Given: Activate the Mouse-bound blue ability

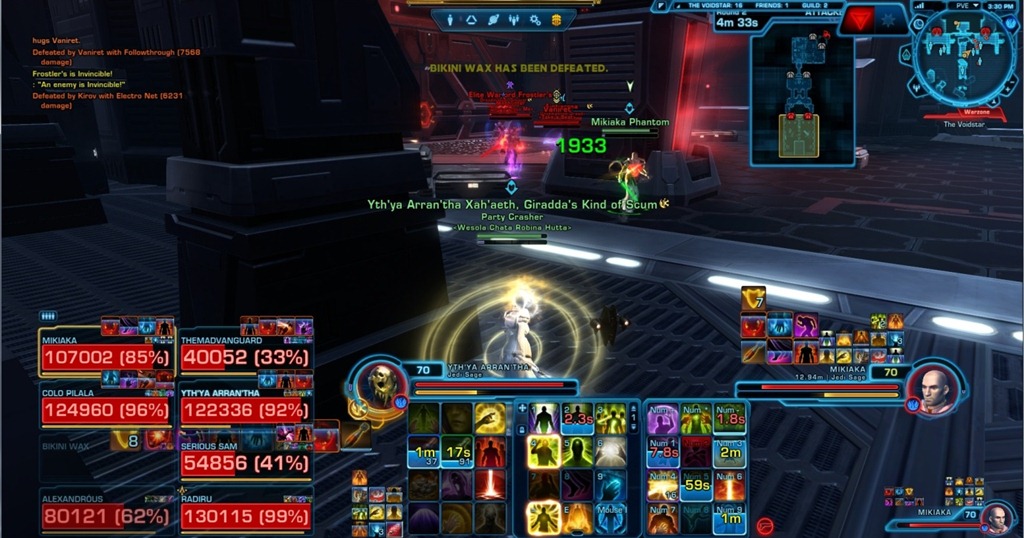Looking at the screenshot, I should [x=611, y=517].
